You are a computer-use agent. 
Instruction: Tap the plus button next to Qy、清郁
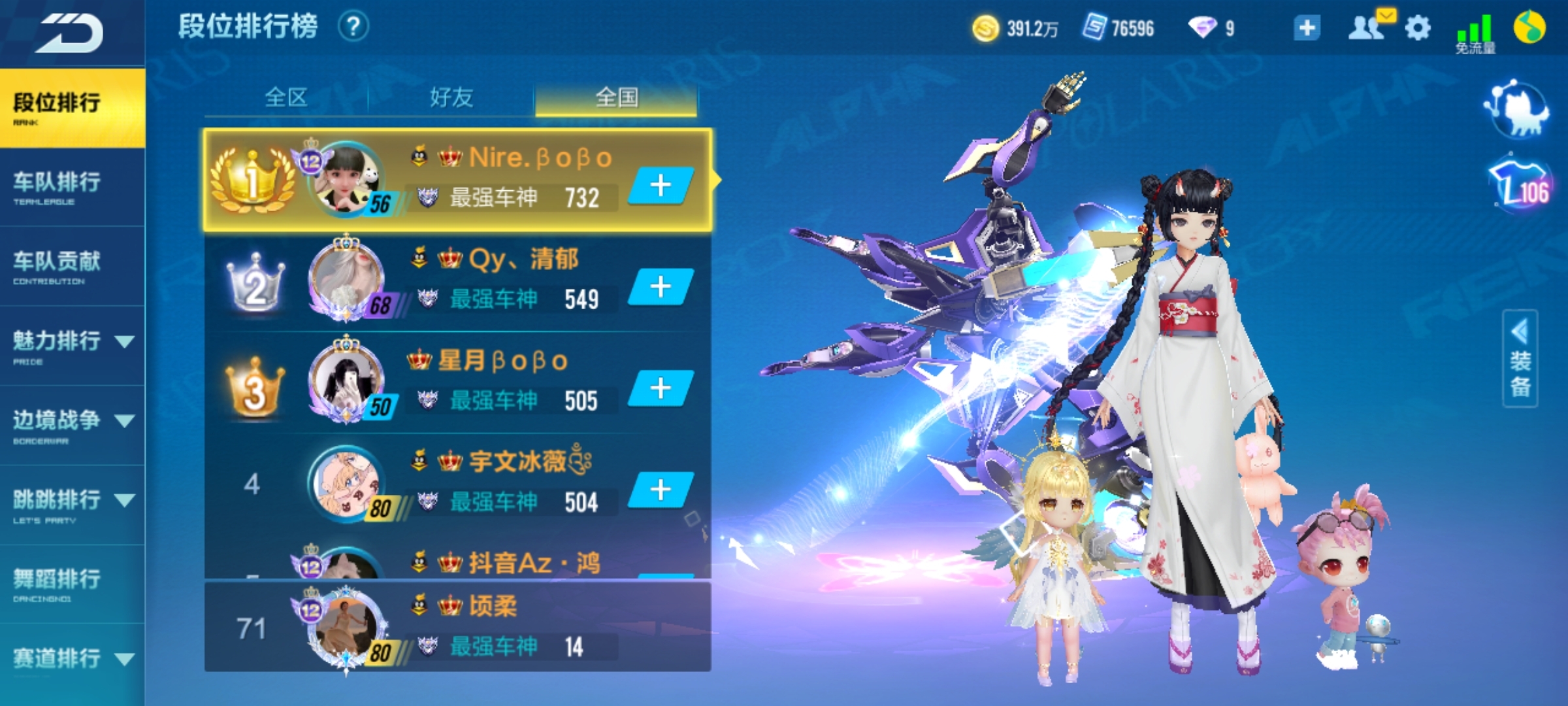(661, 287)
